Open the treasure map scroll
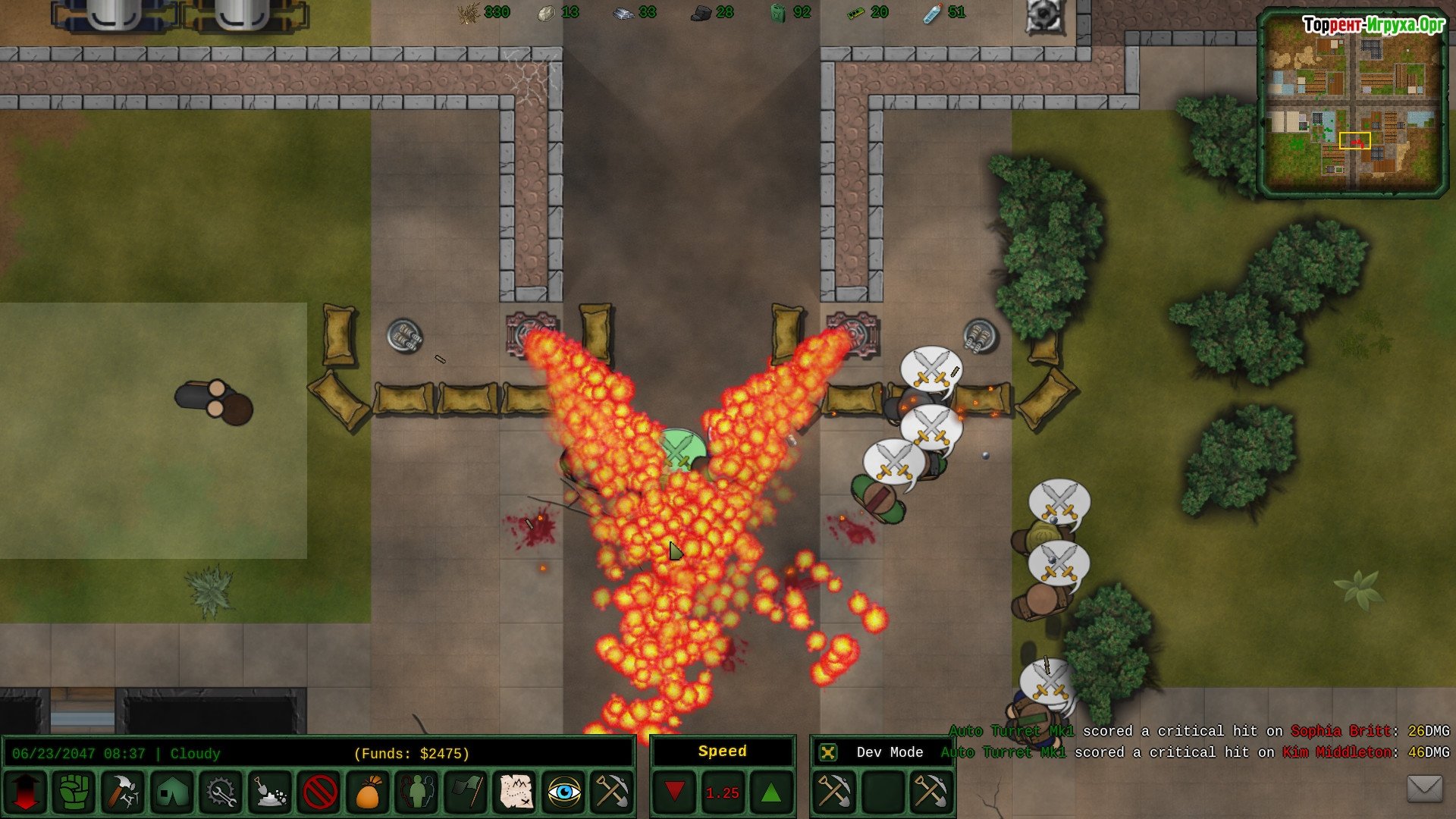This screenshot has width=1456, height=819. coord(516,792)
